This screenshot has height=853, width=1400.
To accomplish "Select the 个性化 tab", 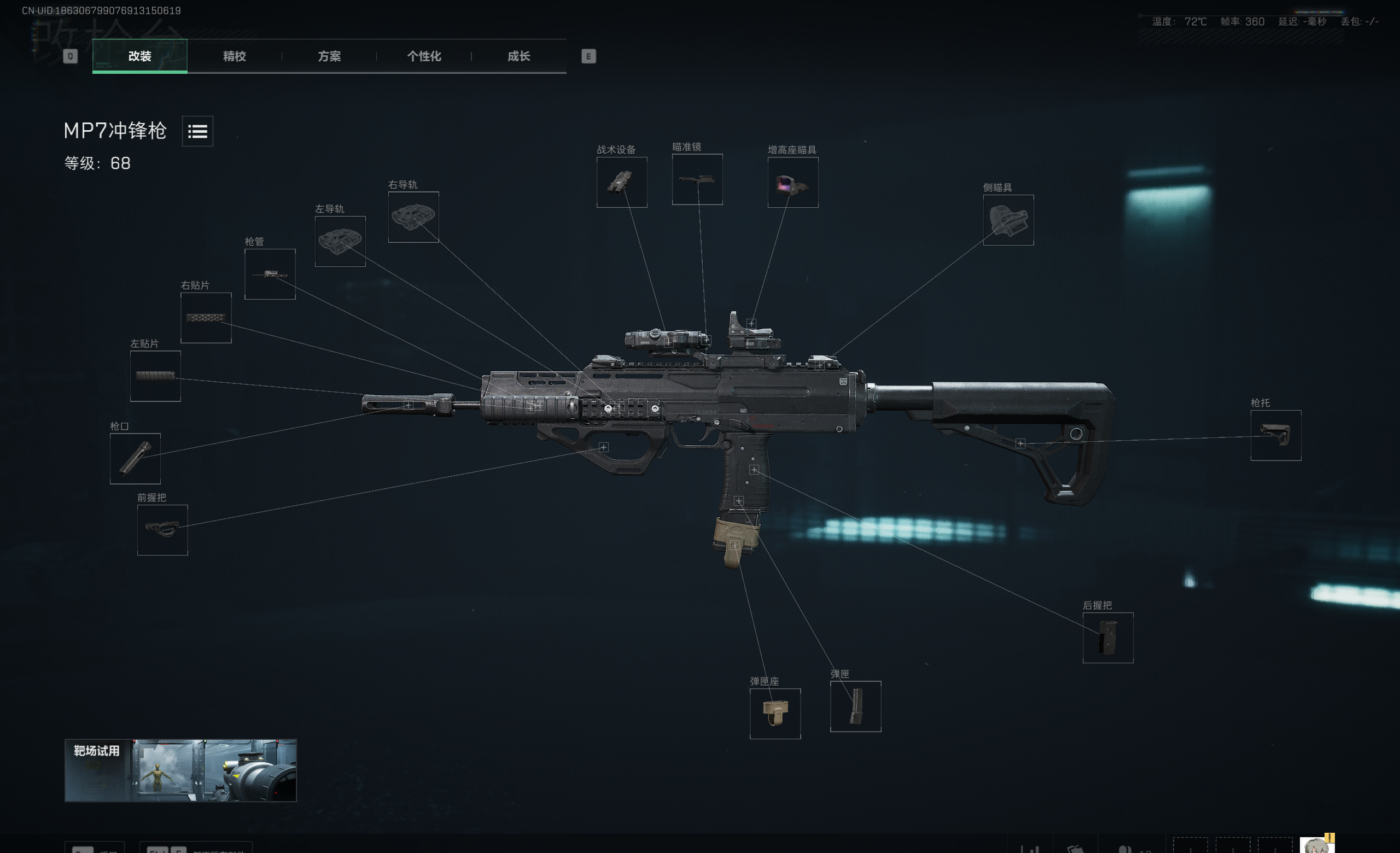I will [424, 56].
